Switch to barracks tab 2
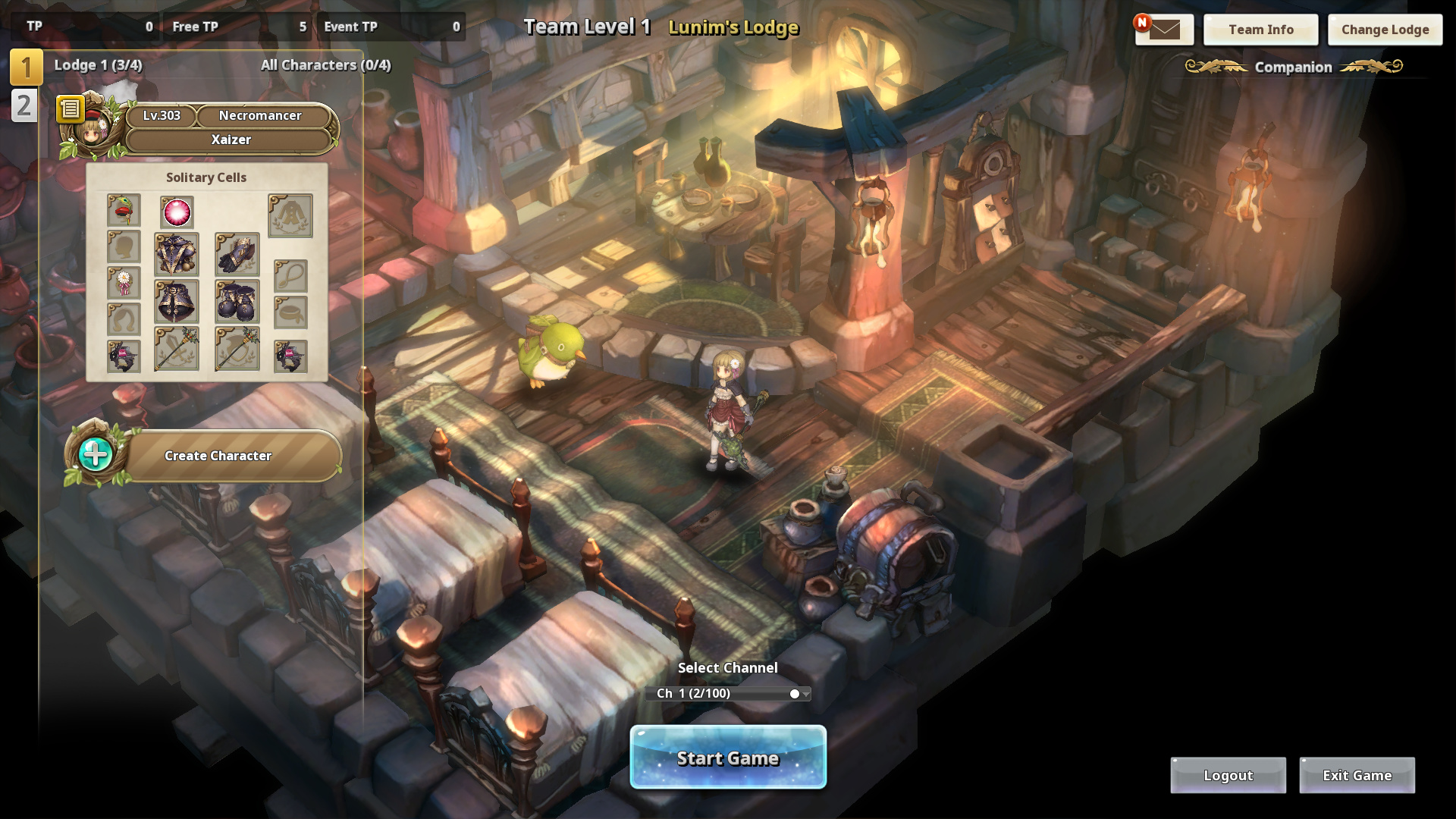 coord(24,105)
